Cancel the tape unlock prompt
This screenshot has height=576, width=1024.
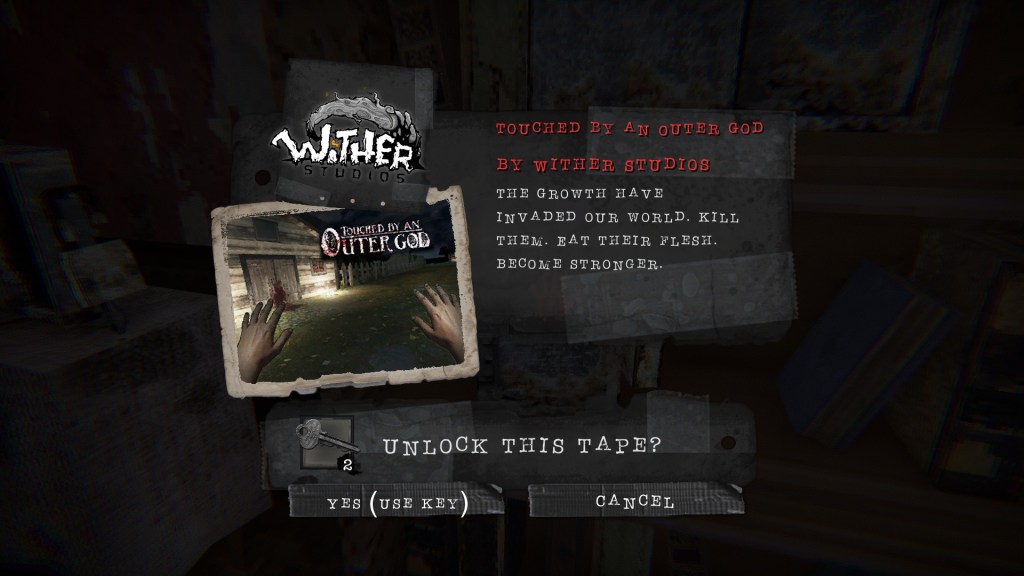point(635,501)
